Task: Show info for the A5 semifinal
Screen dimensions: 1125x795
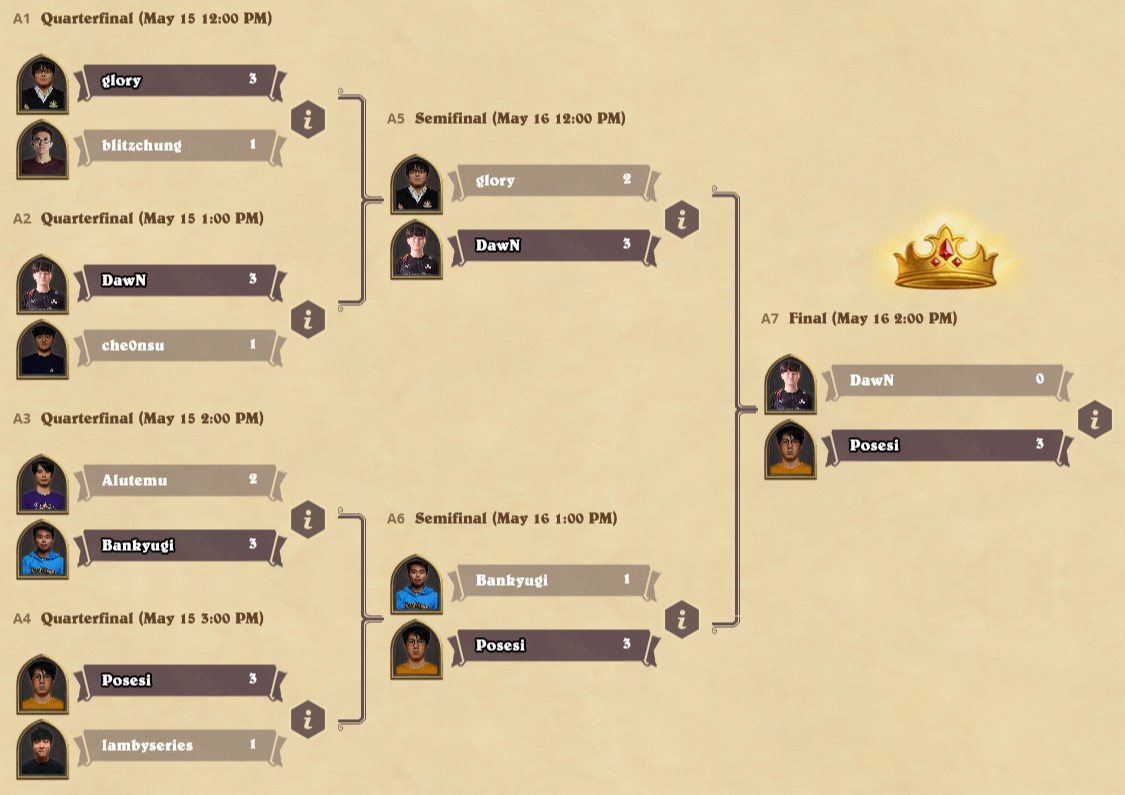Action: (x=682, y=220)
